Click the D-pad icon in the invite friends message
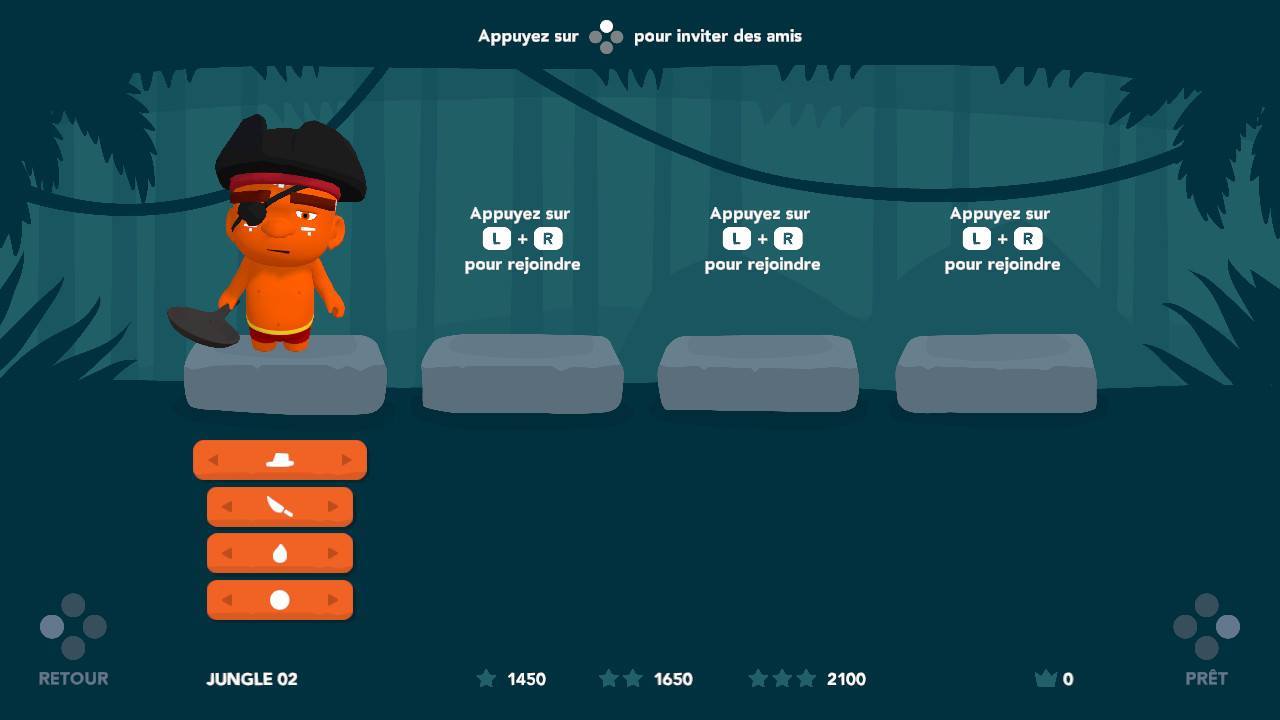 (606, 35)
